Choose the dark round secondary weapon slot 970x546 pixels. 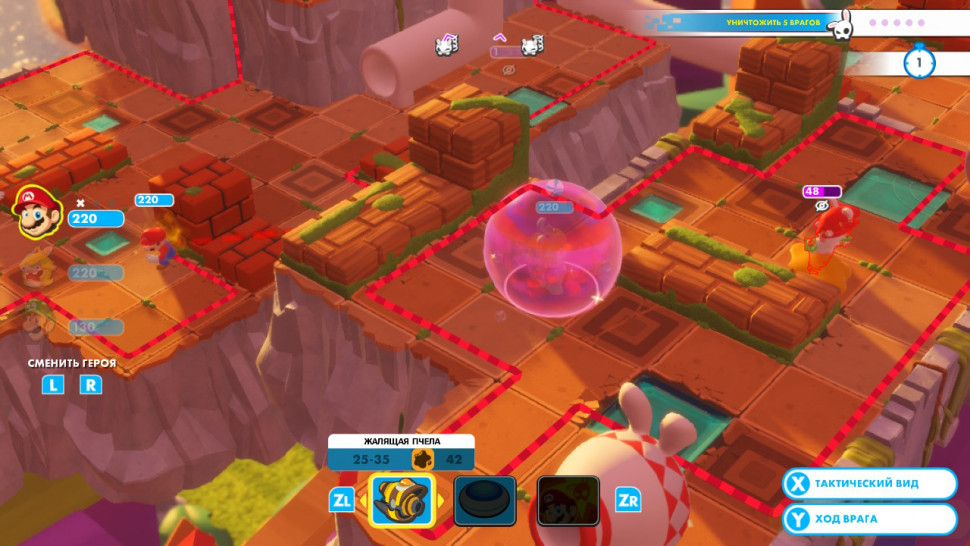pos(485,501)
